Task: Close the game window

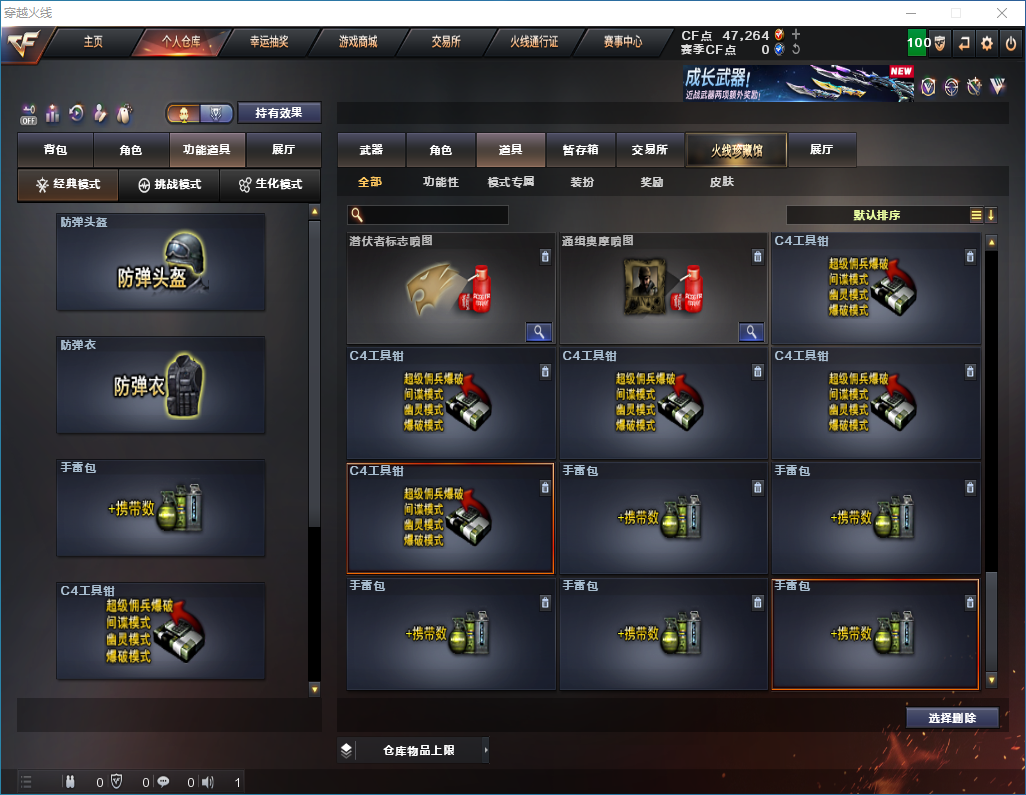Action: pos(1002,13)
